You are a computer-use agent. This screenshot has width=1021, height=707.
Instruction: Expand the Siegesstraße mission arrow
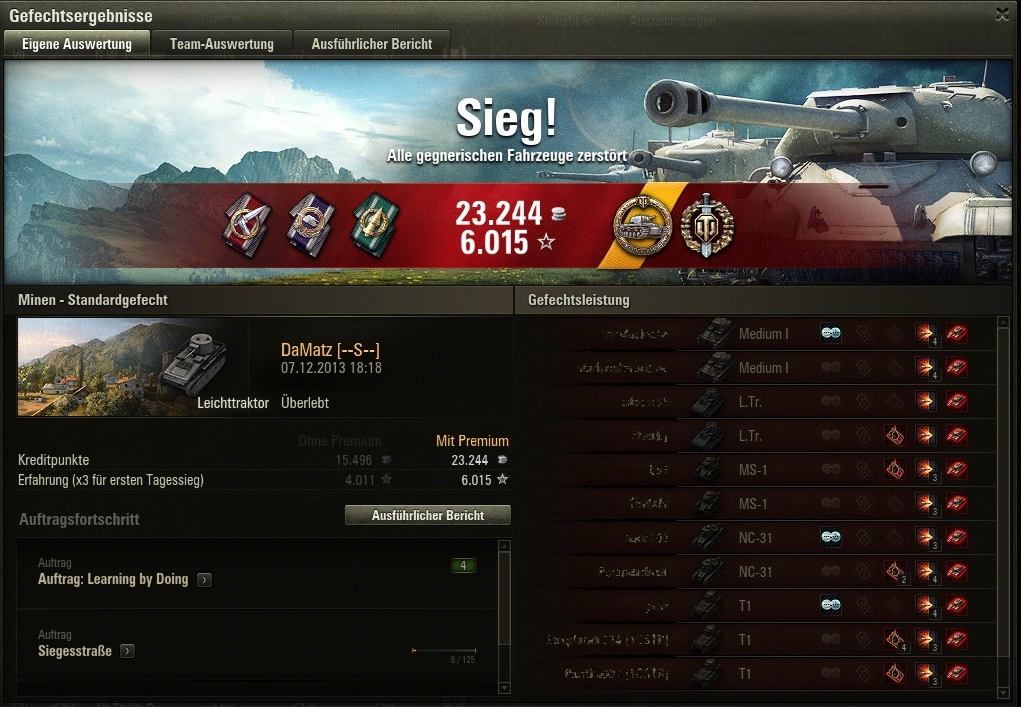(x=128, y=652)
